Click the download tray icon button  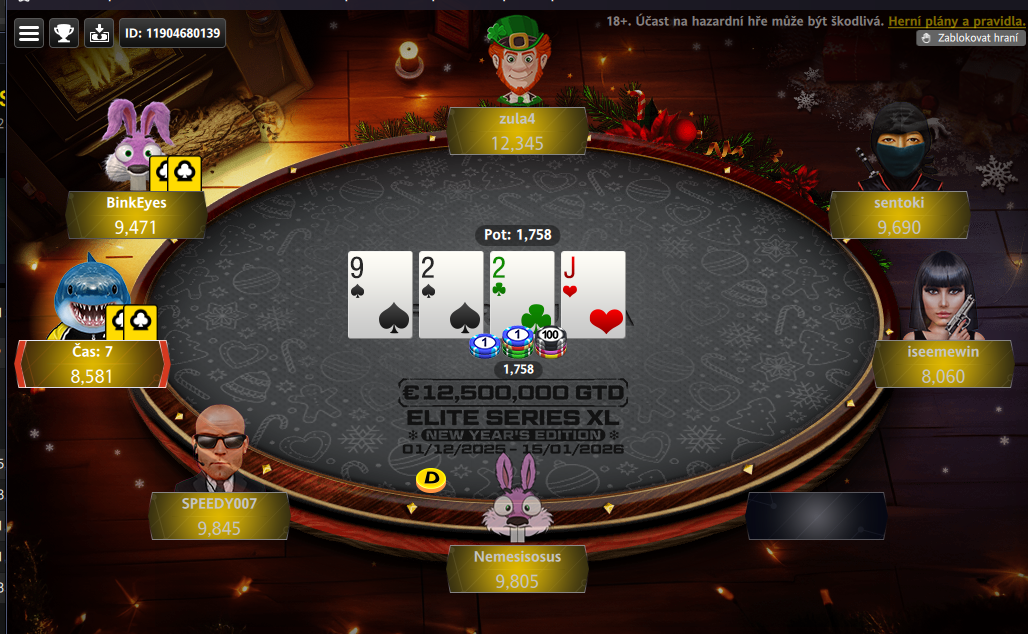pos(99,33)
